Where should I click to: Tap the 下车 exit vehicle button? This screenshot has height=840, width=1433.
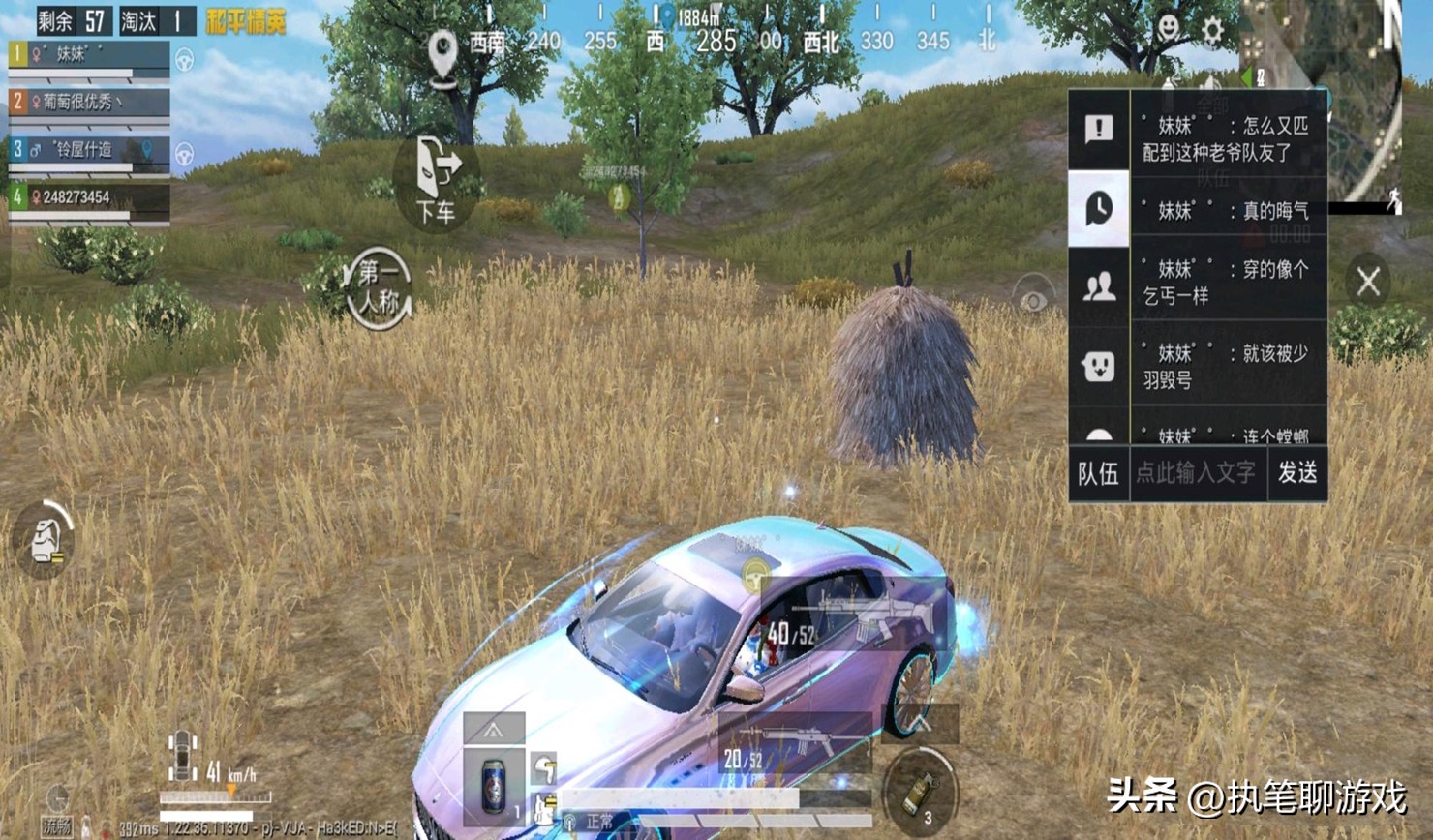436,181
